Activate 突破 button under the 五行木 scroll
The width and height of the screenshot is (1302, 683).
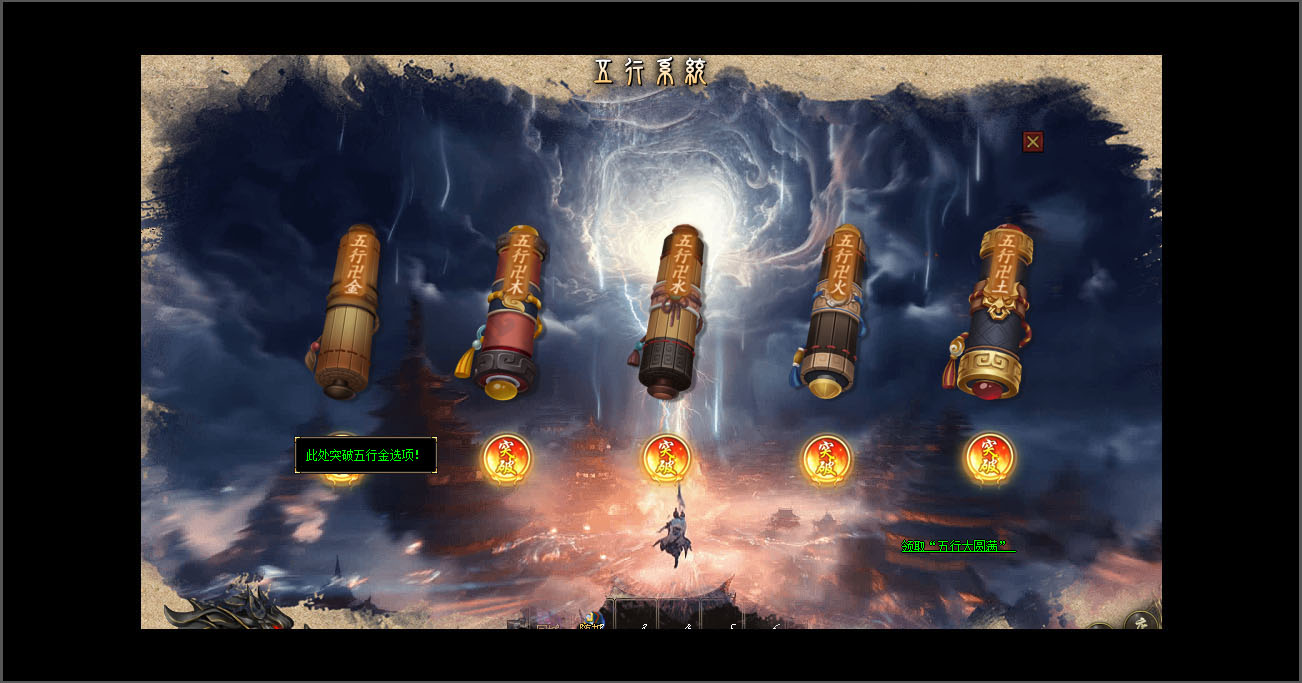pyautogui.click(x=506, y=459)
